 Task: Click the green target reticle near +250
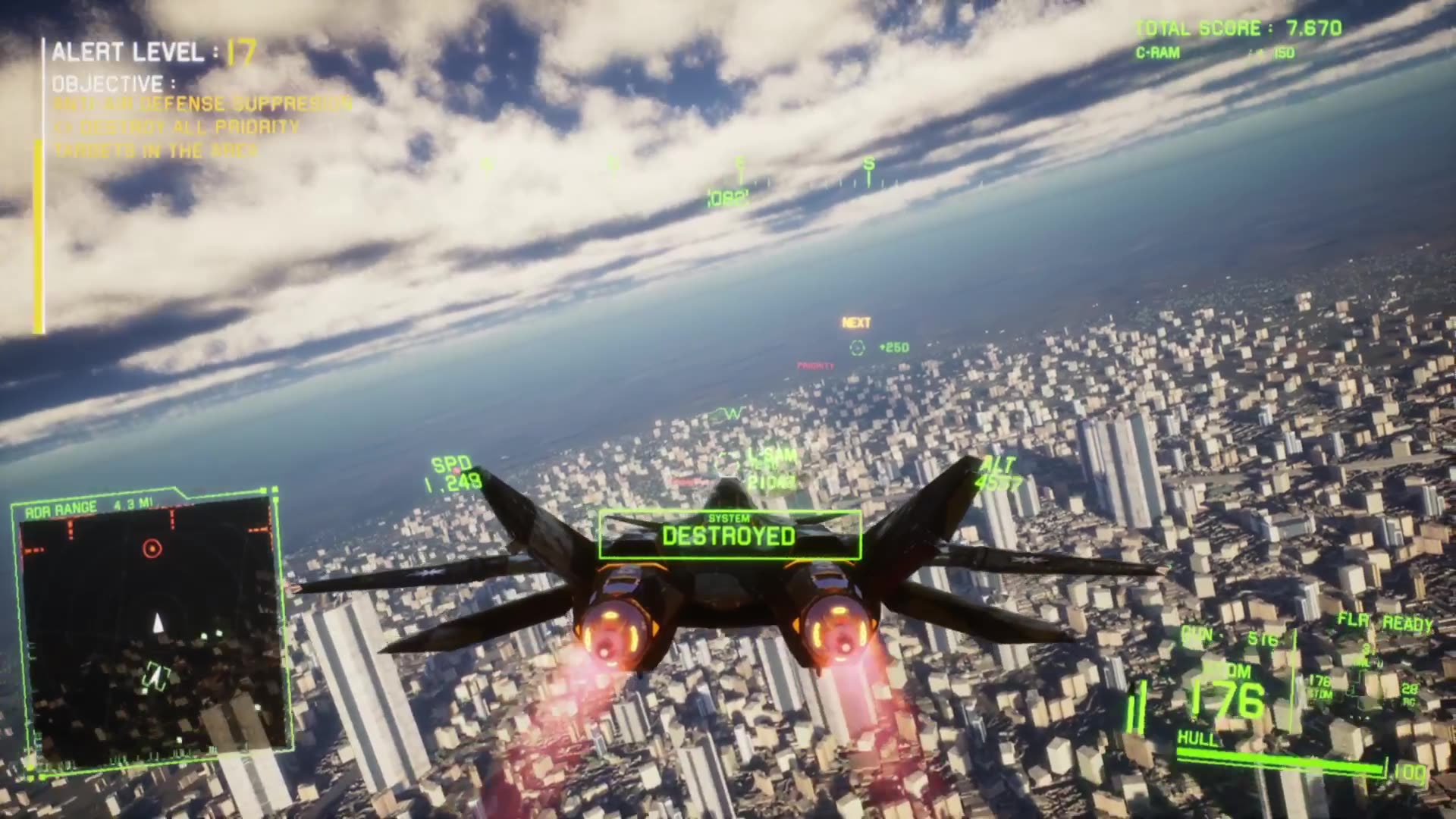tap(858, 347)
